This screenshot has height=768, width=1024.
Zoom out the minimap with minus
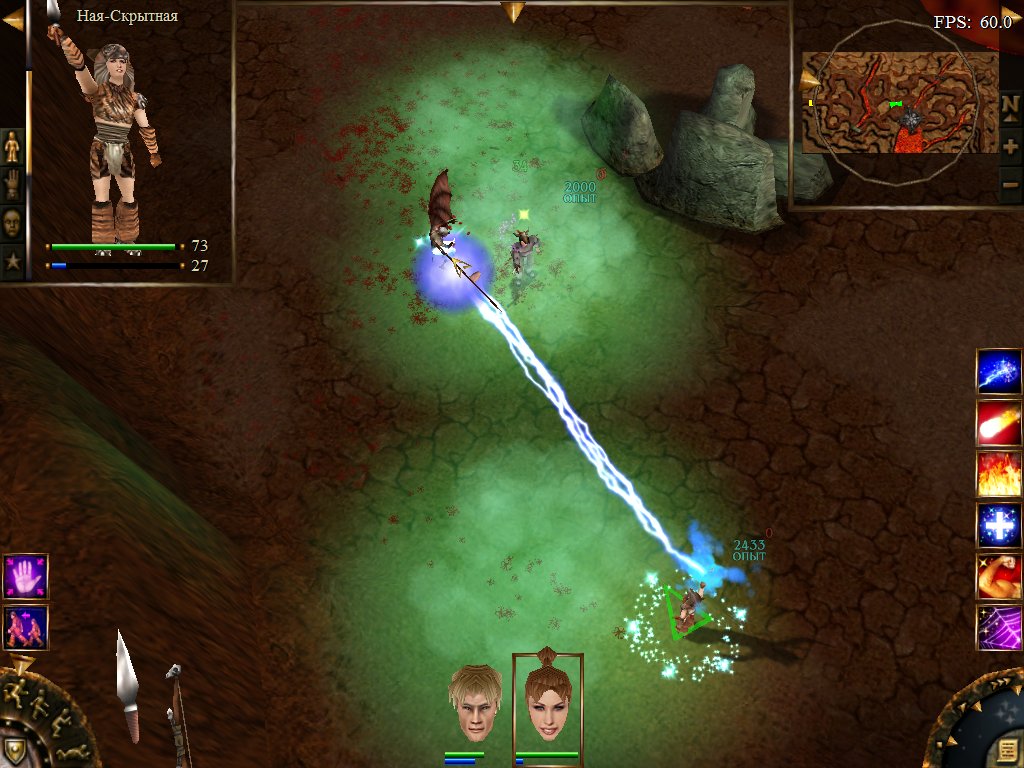[x=1011, y=186]
